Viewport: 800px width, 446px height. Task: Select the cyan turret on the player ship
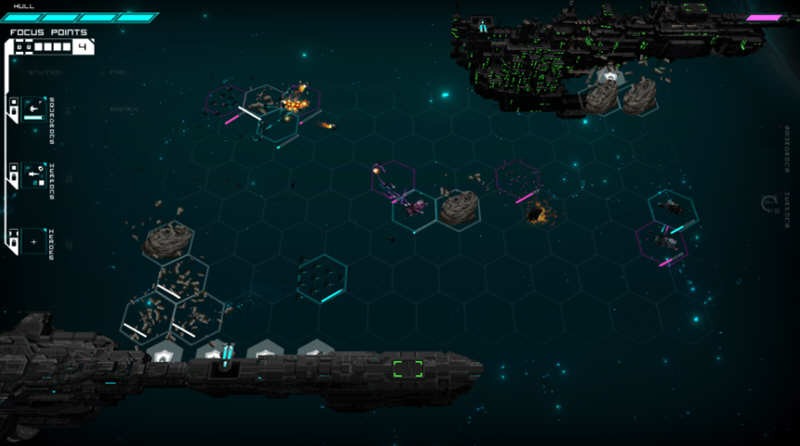point(226,355)
